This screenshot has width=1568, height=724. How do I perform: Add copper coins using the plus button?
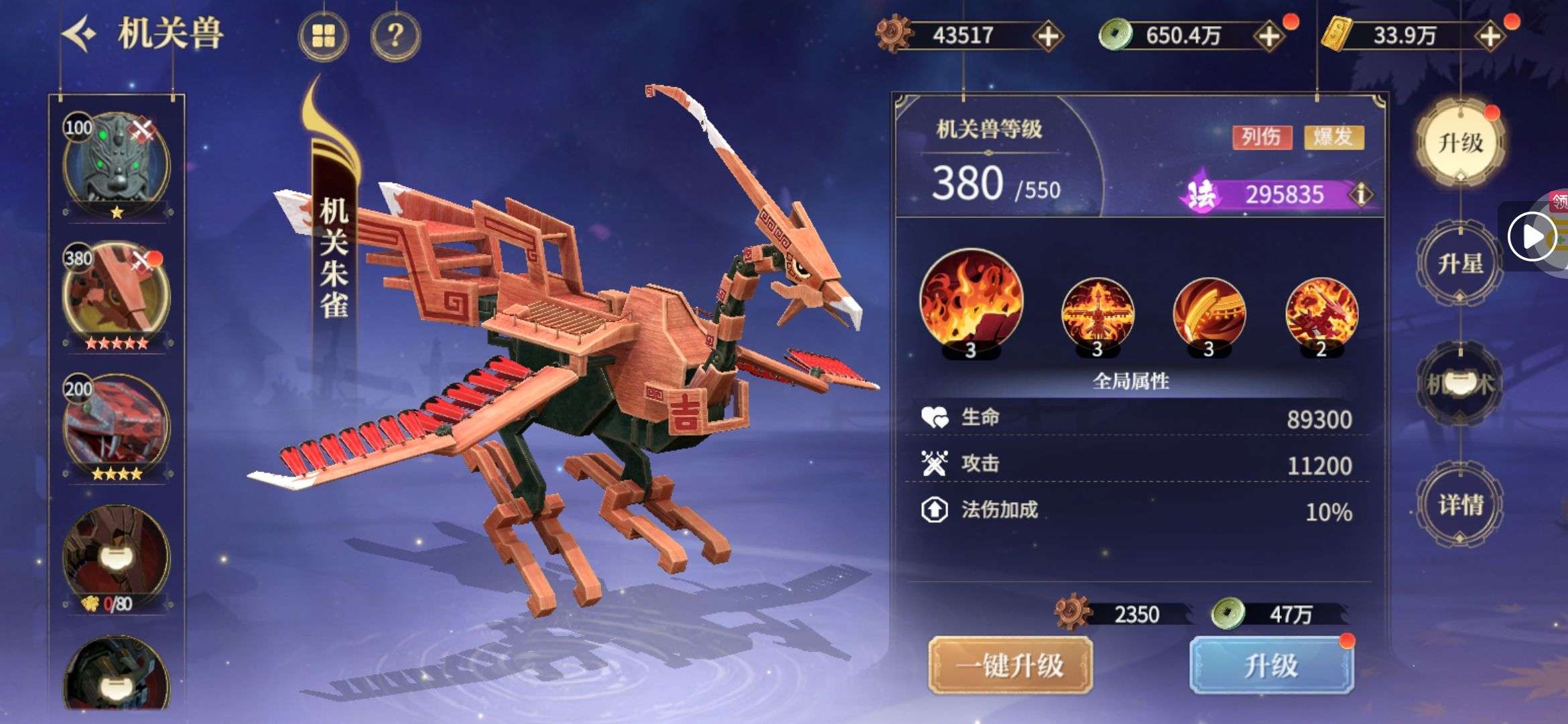pos(1268,36)
